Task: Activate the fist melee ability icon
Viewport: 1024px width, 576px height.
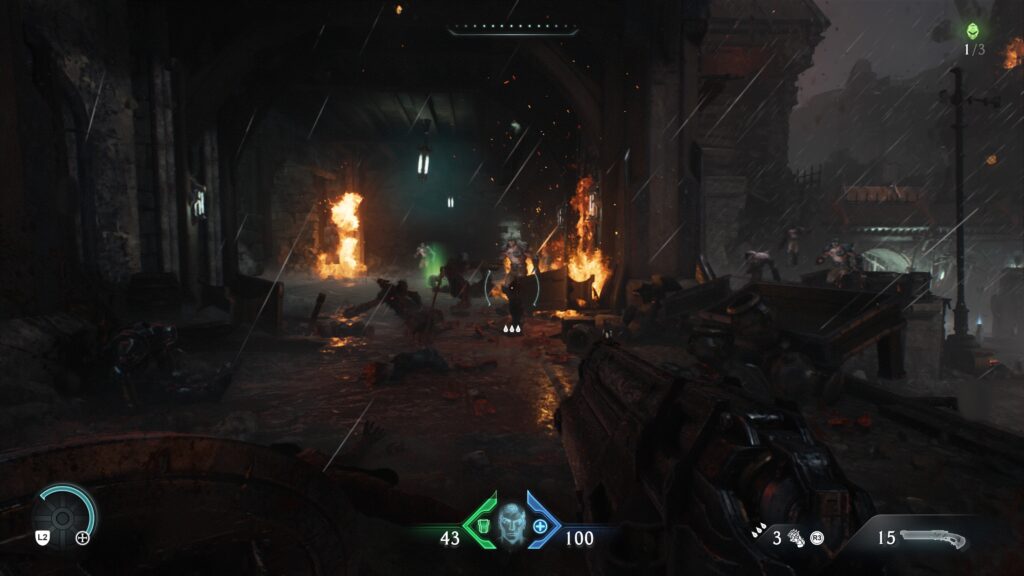Action: 797,538
